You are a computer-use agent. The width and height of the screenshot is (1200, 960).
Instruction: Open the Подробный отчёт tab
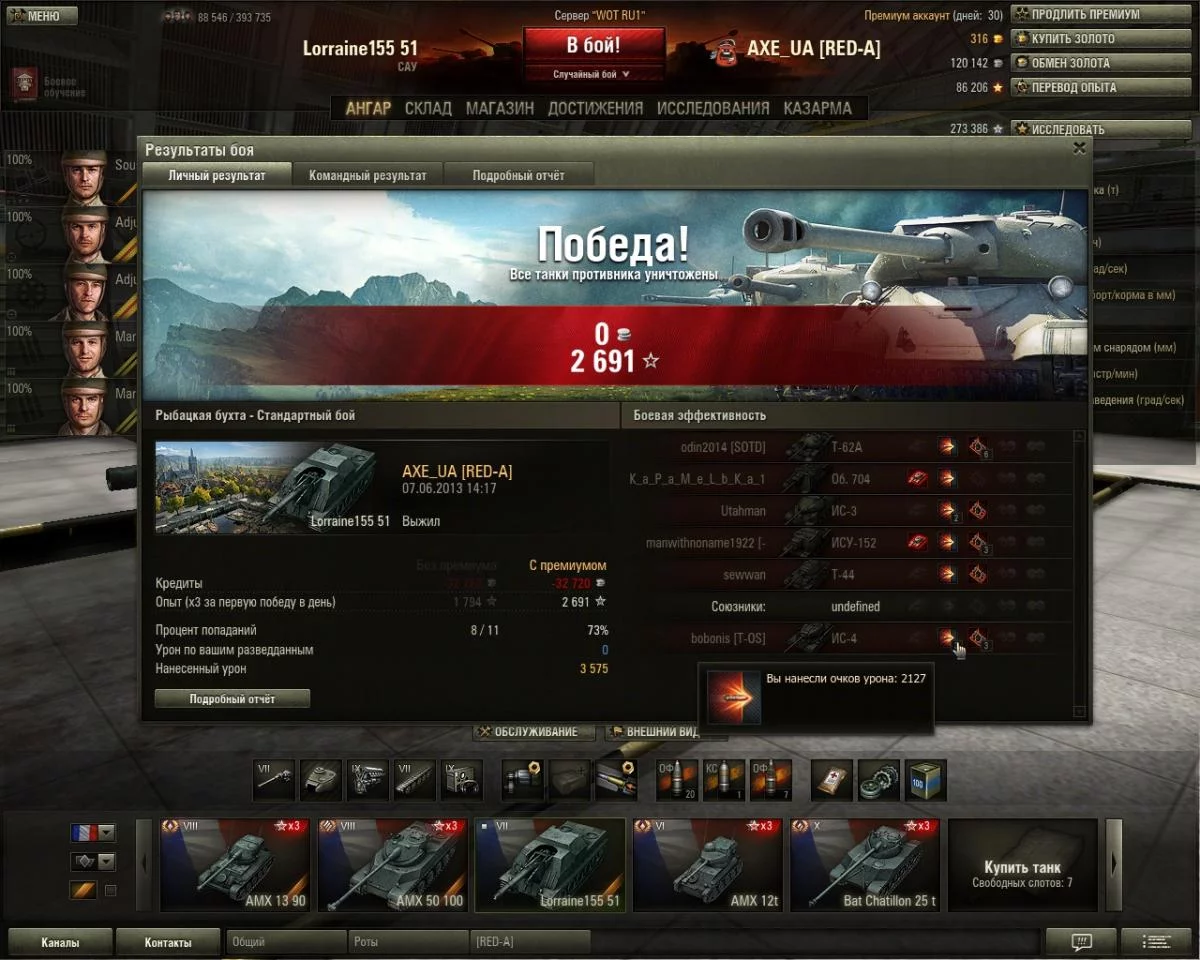[x=519, y=175]
